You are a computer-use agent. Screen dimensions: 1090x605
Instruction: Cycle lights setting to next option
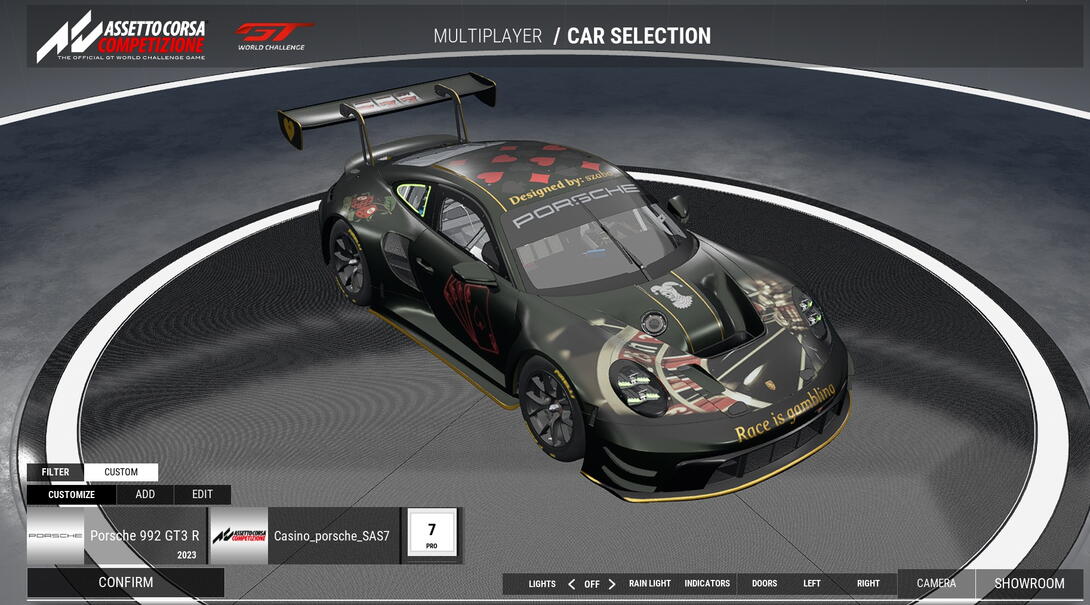tap(612, 584)
